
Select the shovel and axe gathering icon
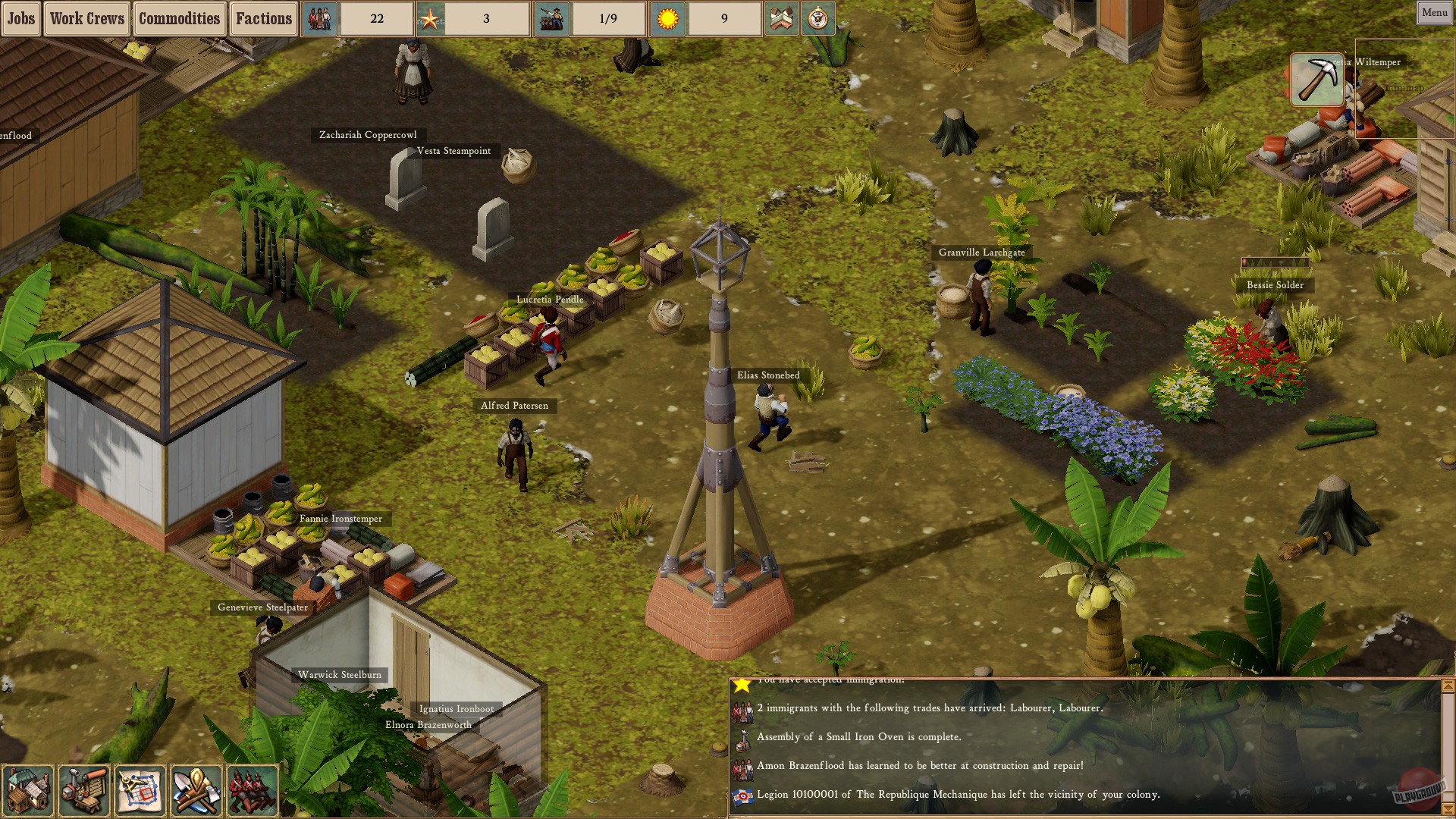click(x=195, y=791)
